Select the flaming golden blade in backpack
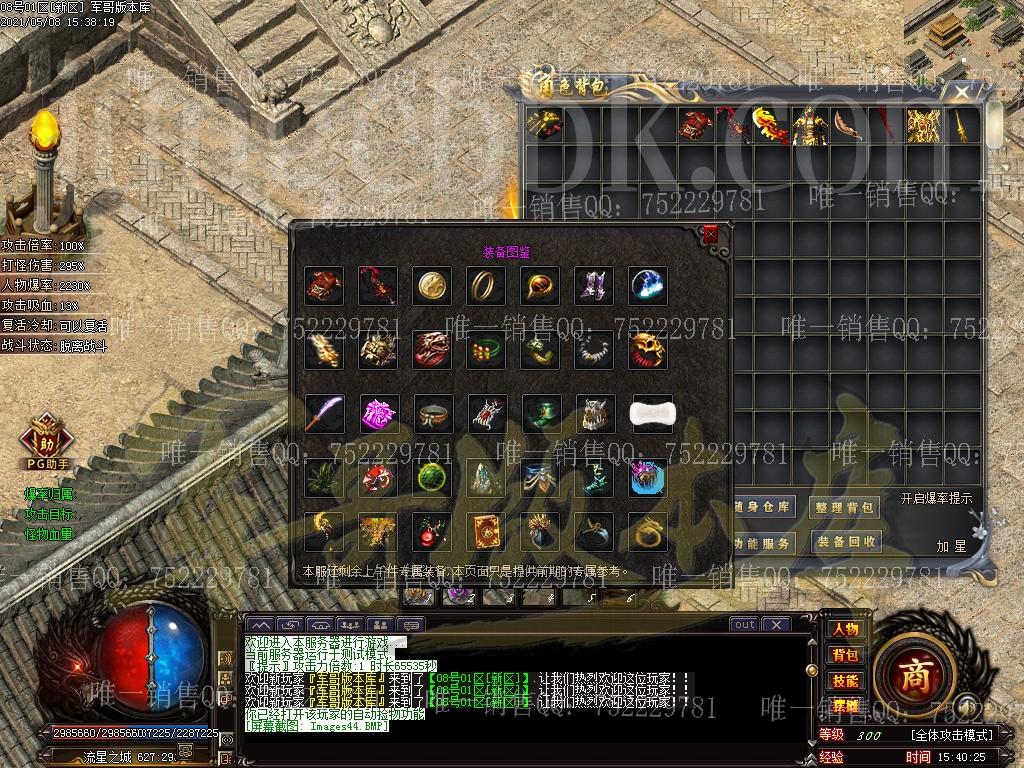This screenshot has height=768, width=1024. (x=770, y=126)
